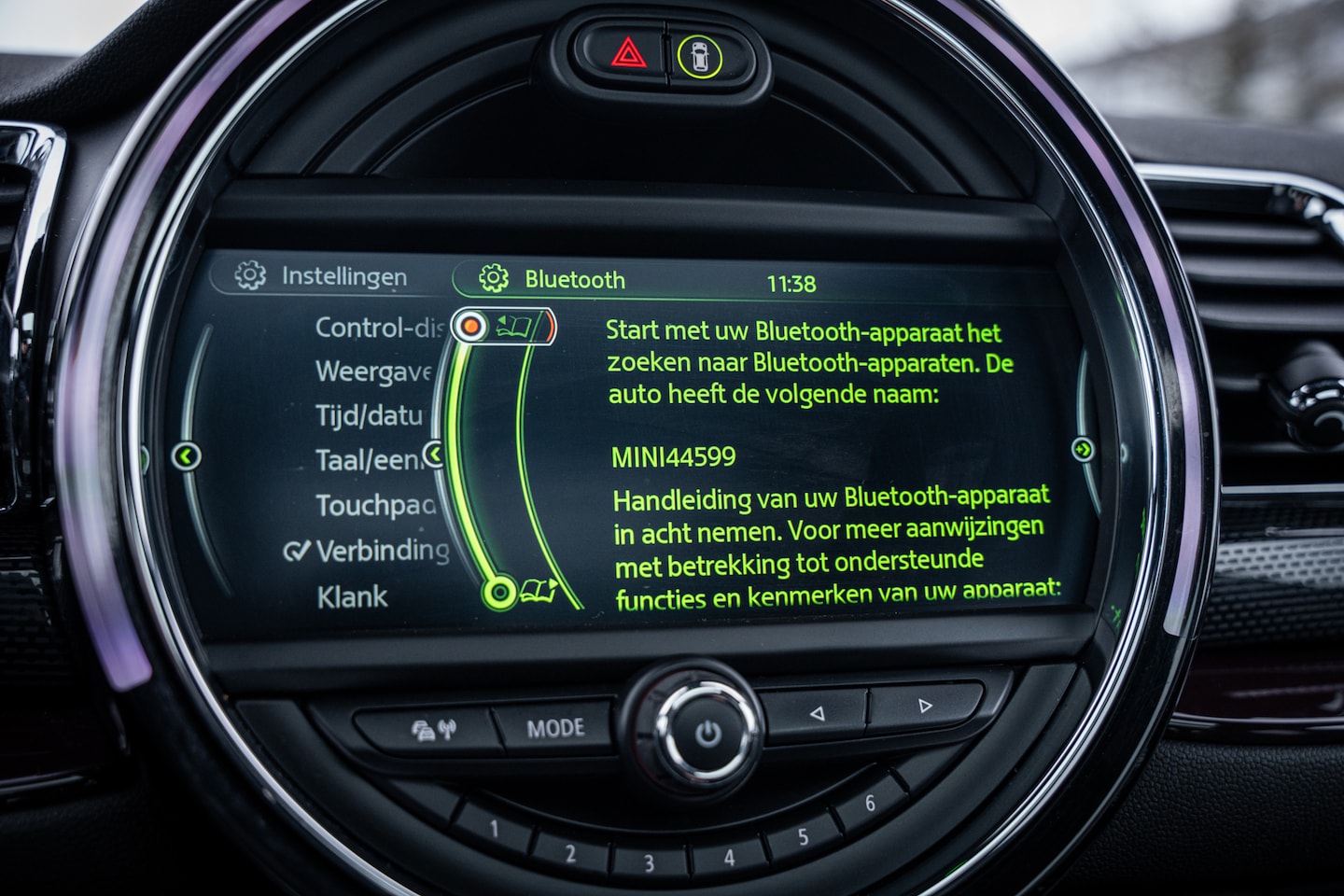Screen dimensions: 1344x896
Task: Open the Taal/eenheden menu entry
Action: [369, 460]
